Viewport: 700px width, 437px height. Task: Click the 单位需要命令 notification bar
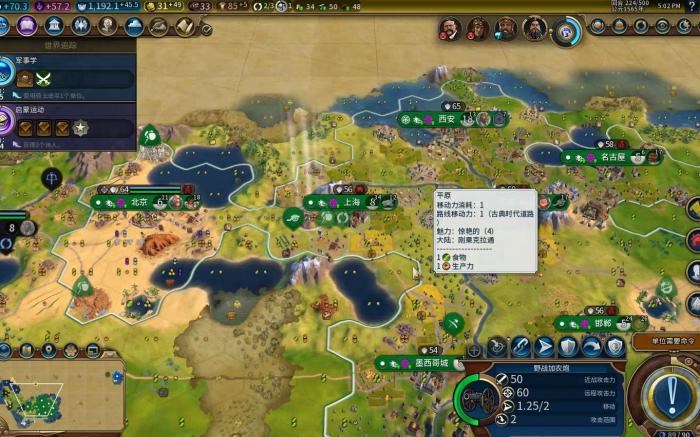click(665, 341)
